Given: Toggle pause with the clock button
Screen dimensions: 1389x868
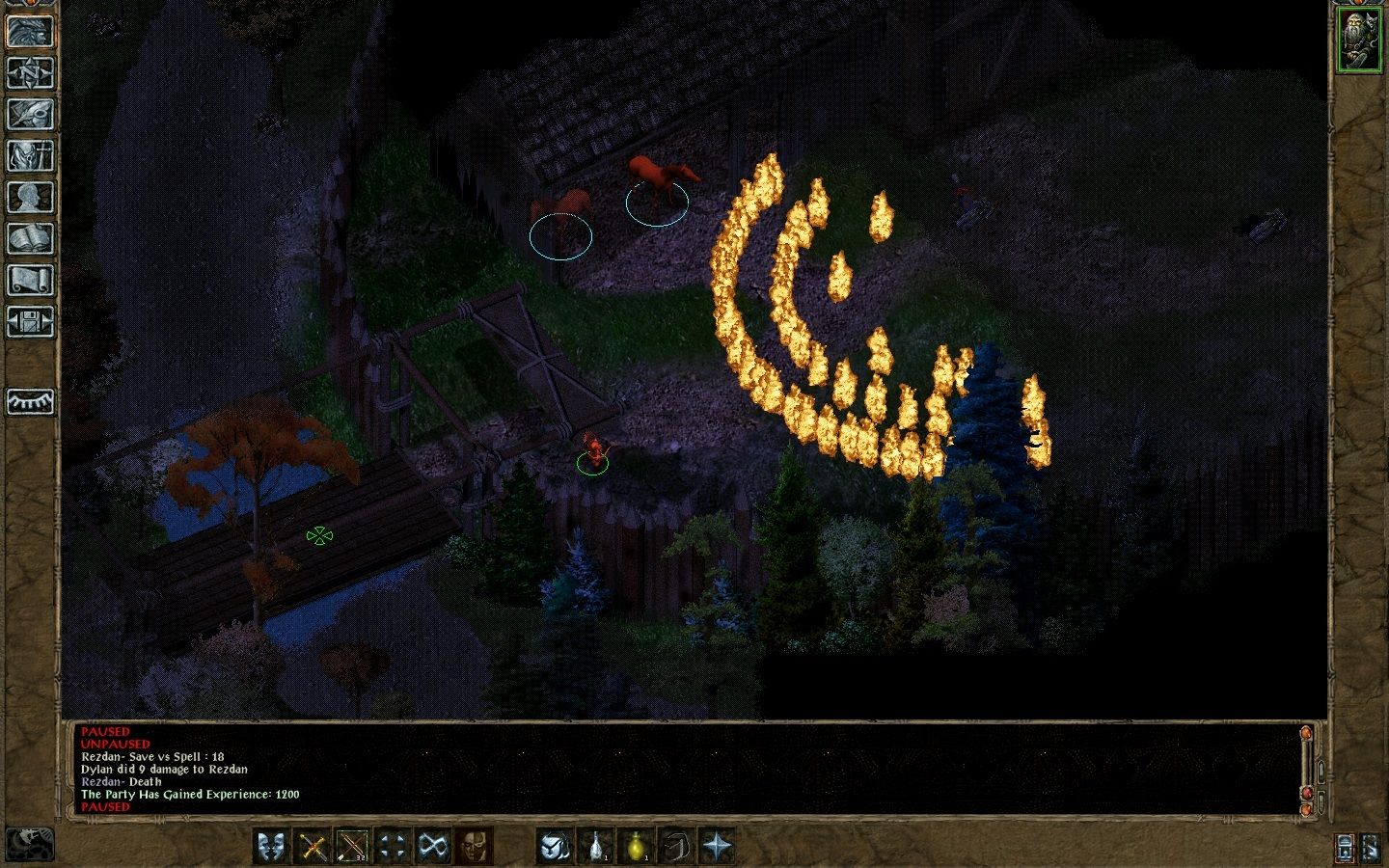Looking at the screenshot, I should [28, 844].
